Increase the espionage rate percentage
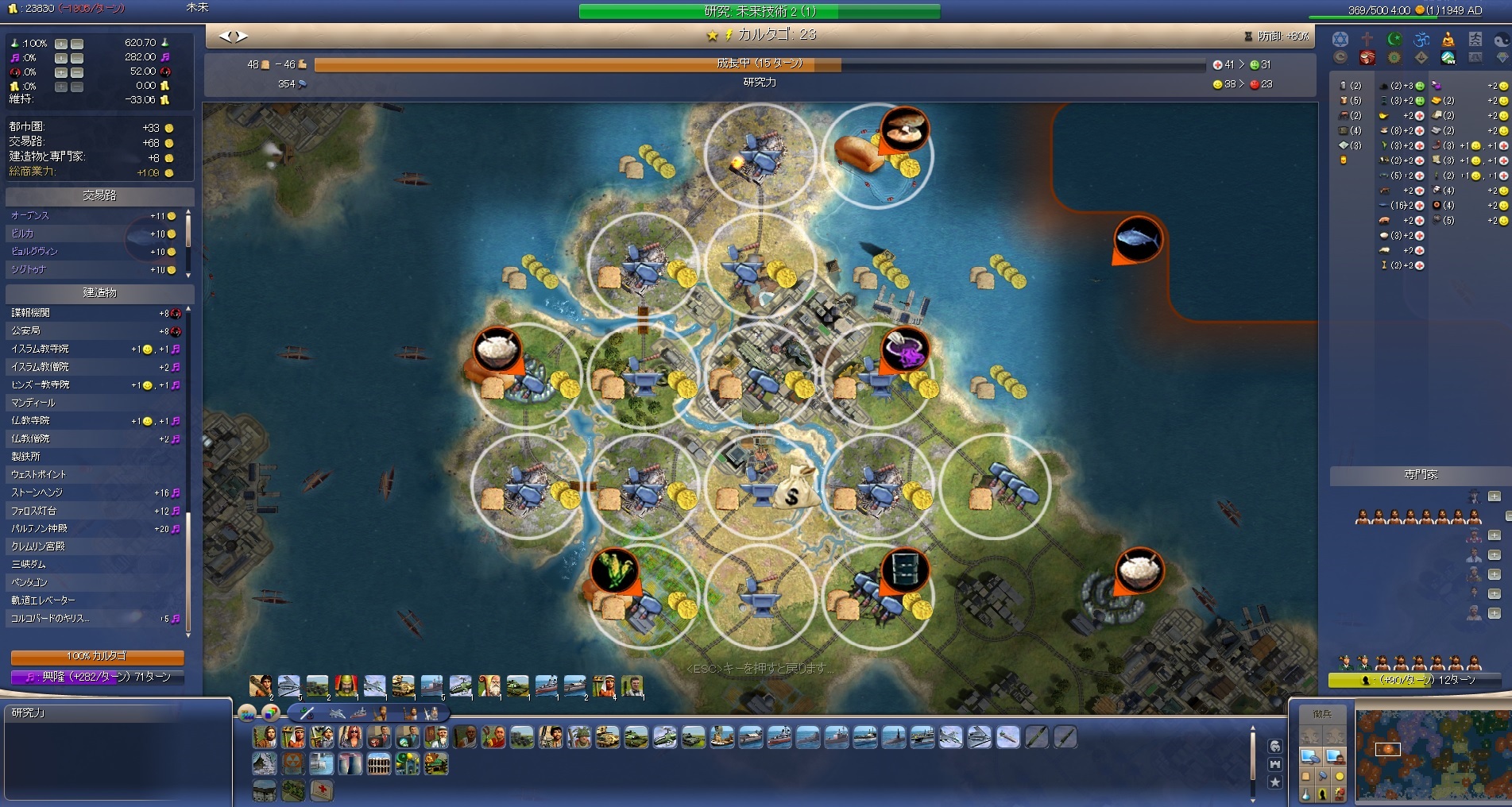 coord(61,72)
